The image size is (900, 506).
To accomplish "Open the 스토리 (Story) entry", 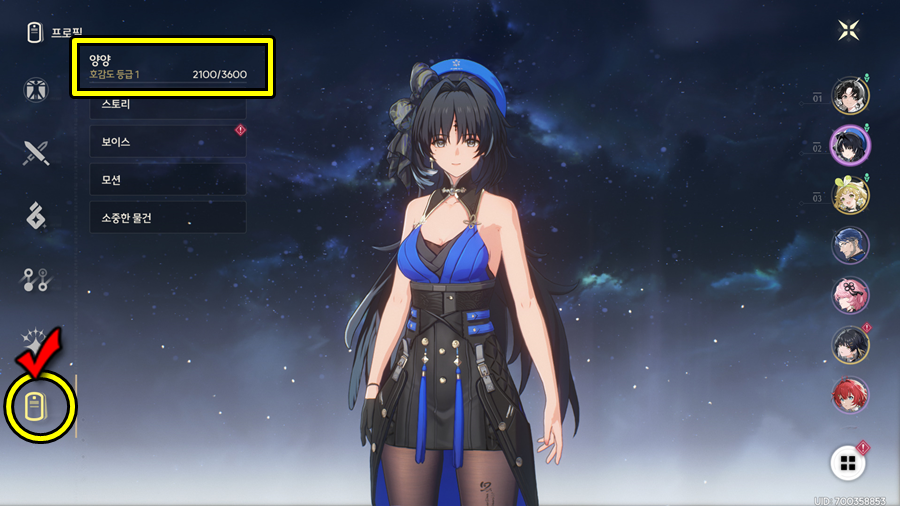I will click(x=167, y=104).
